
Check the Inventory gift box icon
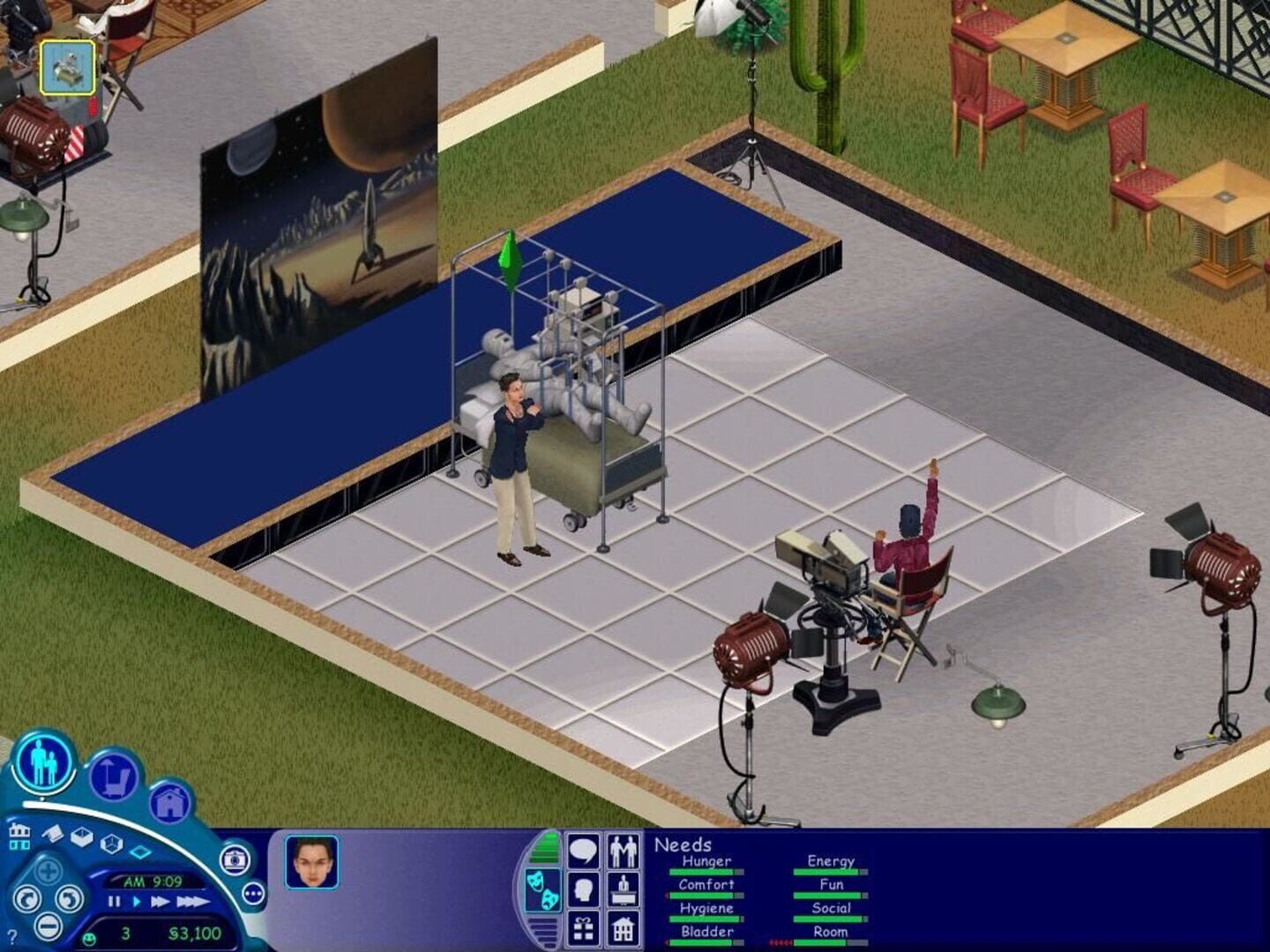[x=582, y=929]
